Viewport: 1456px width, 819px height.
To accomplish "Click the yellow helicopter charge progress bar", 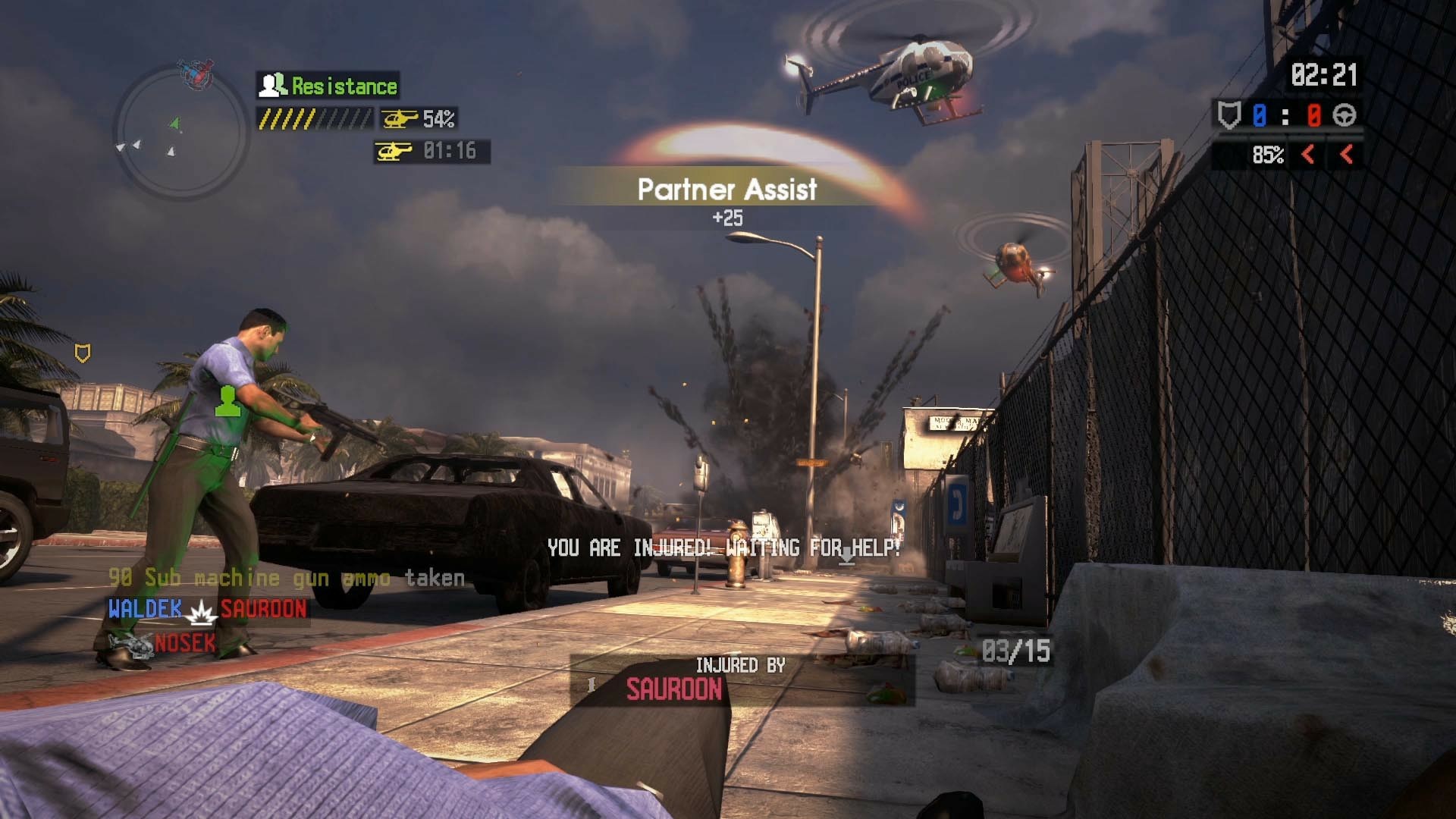I will [312, 118].
